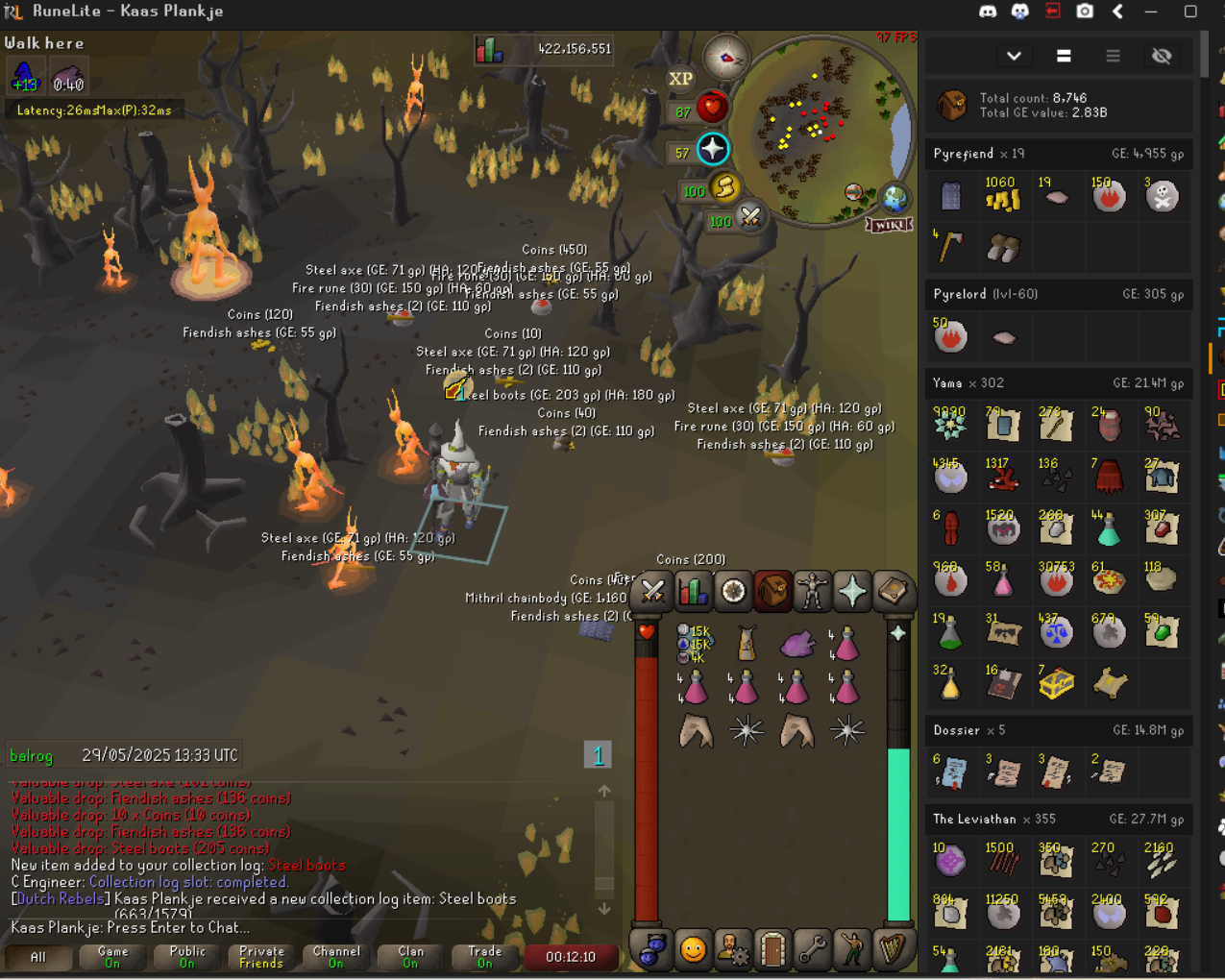Screen dimensions: 1225x980
Task: Open the Worn Equipment tab
Action: (813, 592)
